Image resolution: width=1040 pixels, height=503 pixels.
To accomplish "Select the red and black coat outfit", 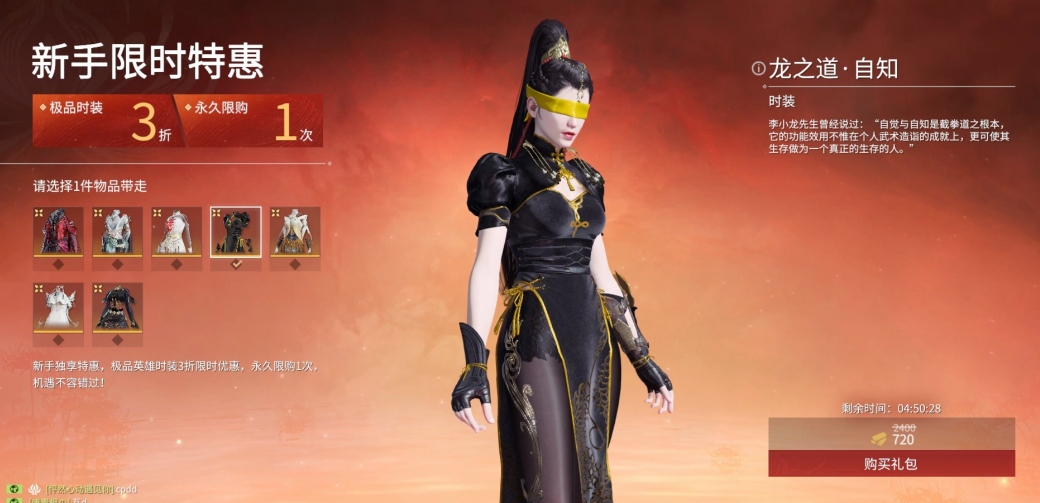I will 57,232.
